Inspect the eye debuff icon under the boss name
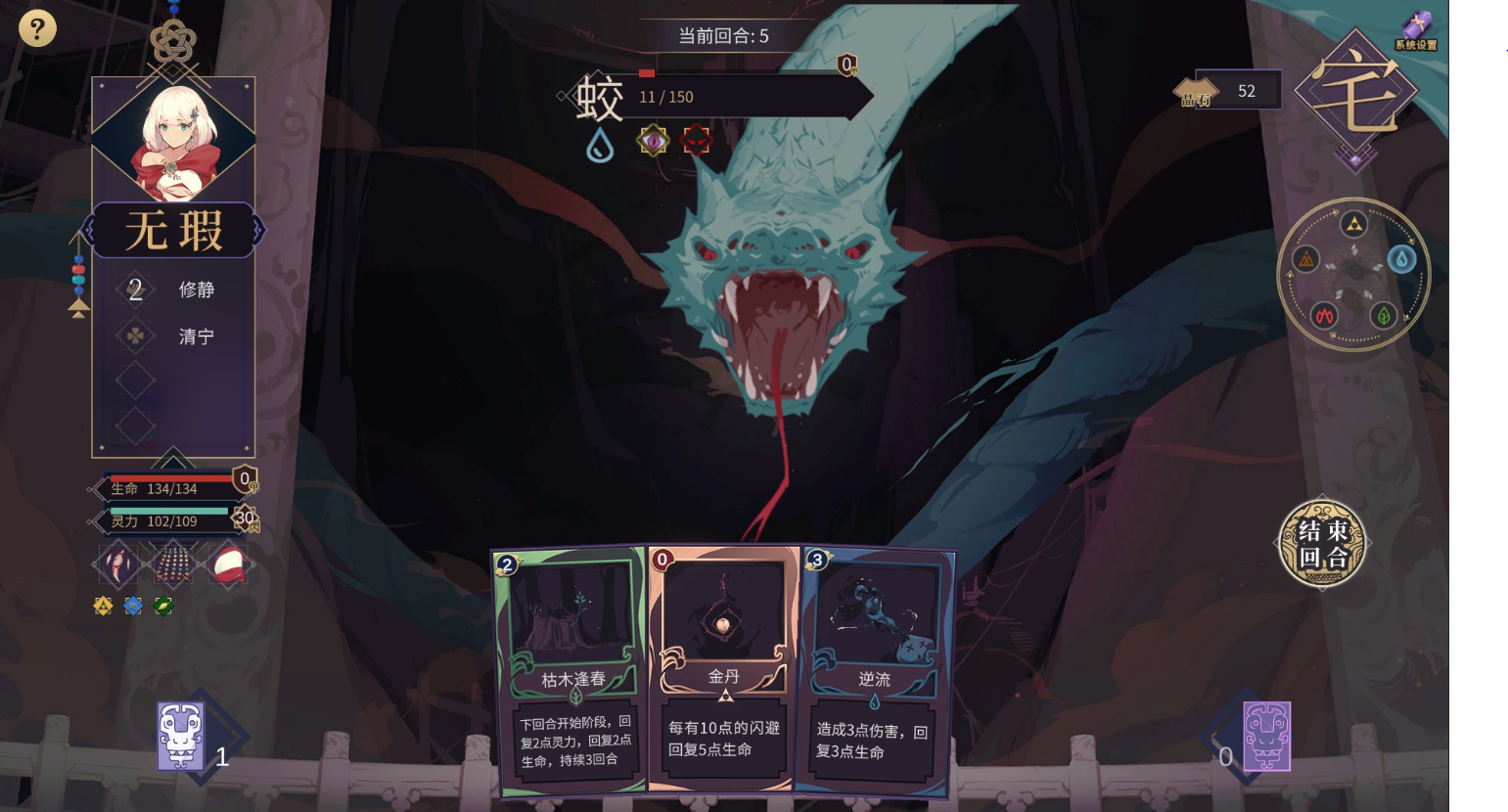This screenshot has width=1508, height=812. [654, 139]
